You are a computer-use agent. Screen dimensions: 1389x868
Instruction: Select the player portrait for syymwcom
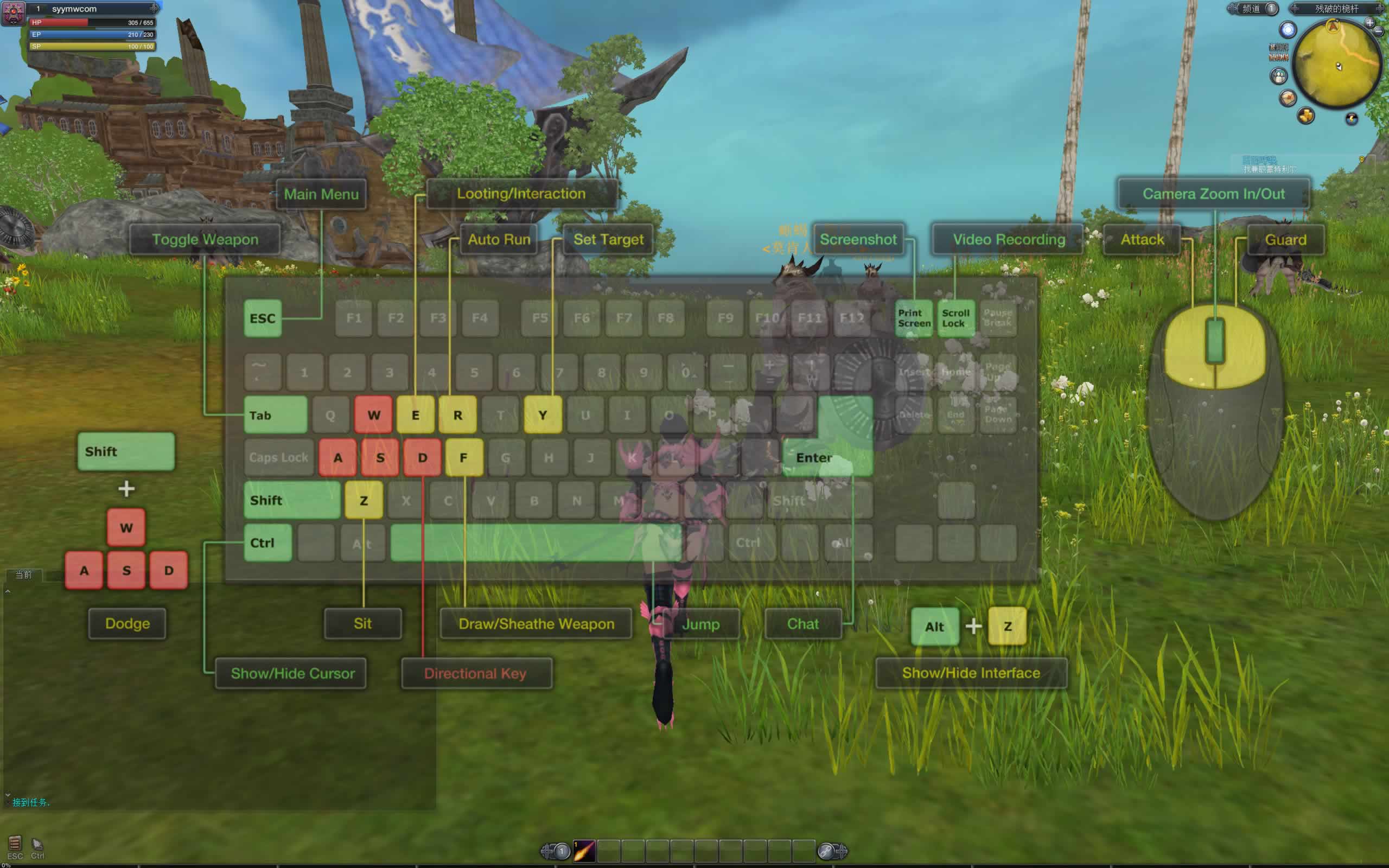click(14, 12)
